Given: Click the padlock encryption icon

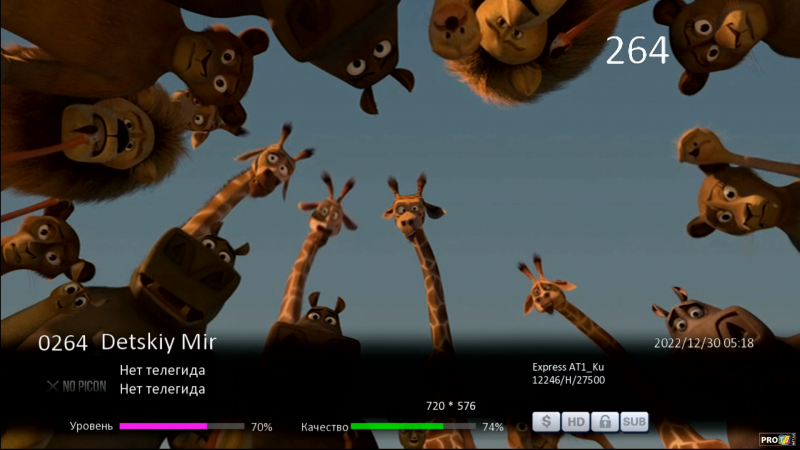Looking at the screenshot, I should pos(605,422).
